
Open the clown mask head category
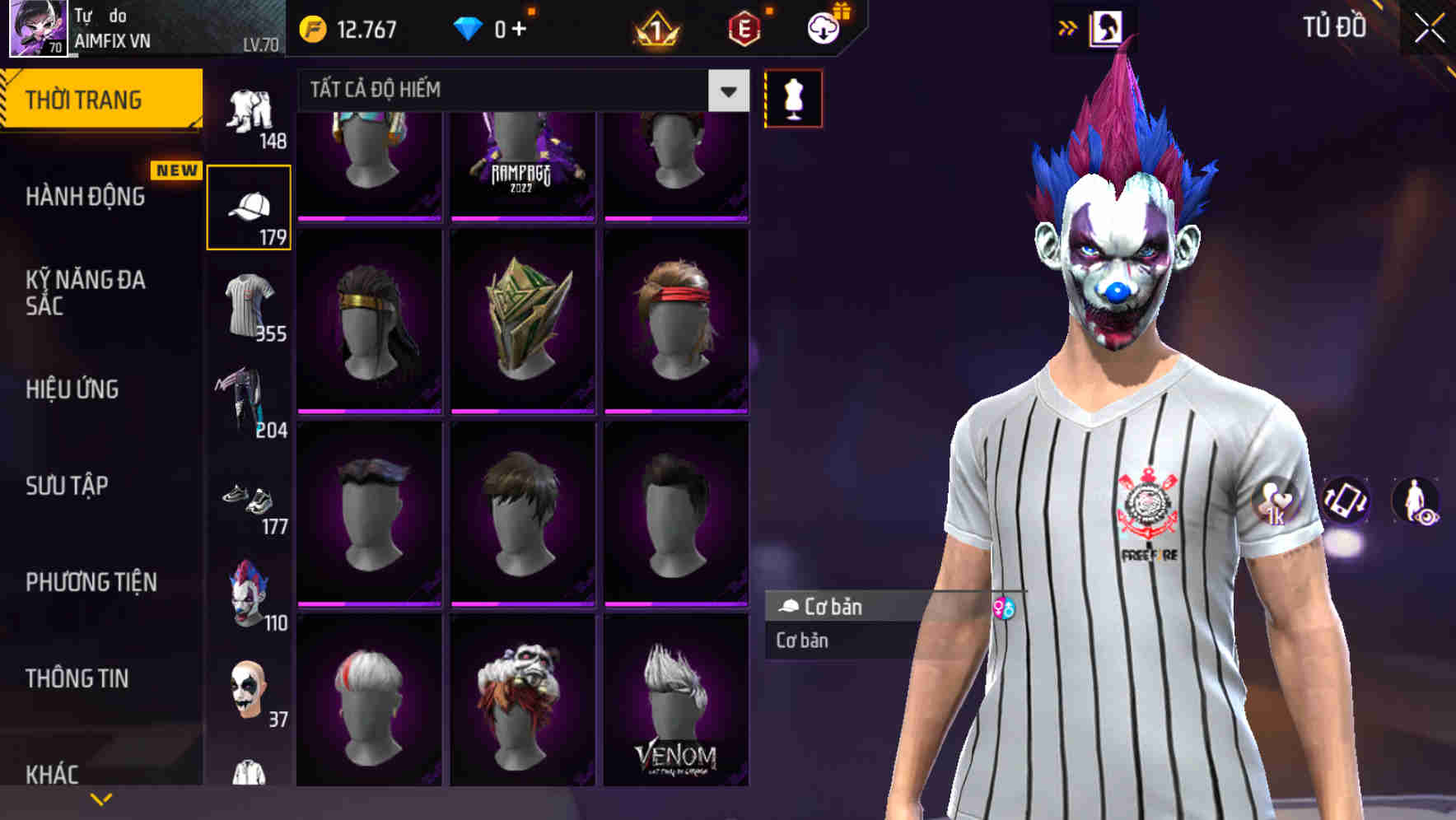click(249, 594)
